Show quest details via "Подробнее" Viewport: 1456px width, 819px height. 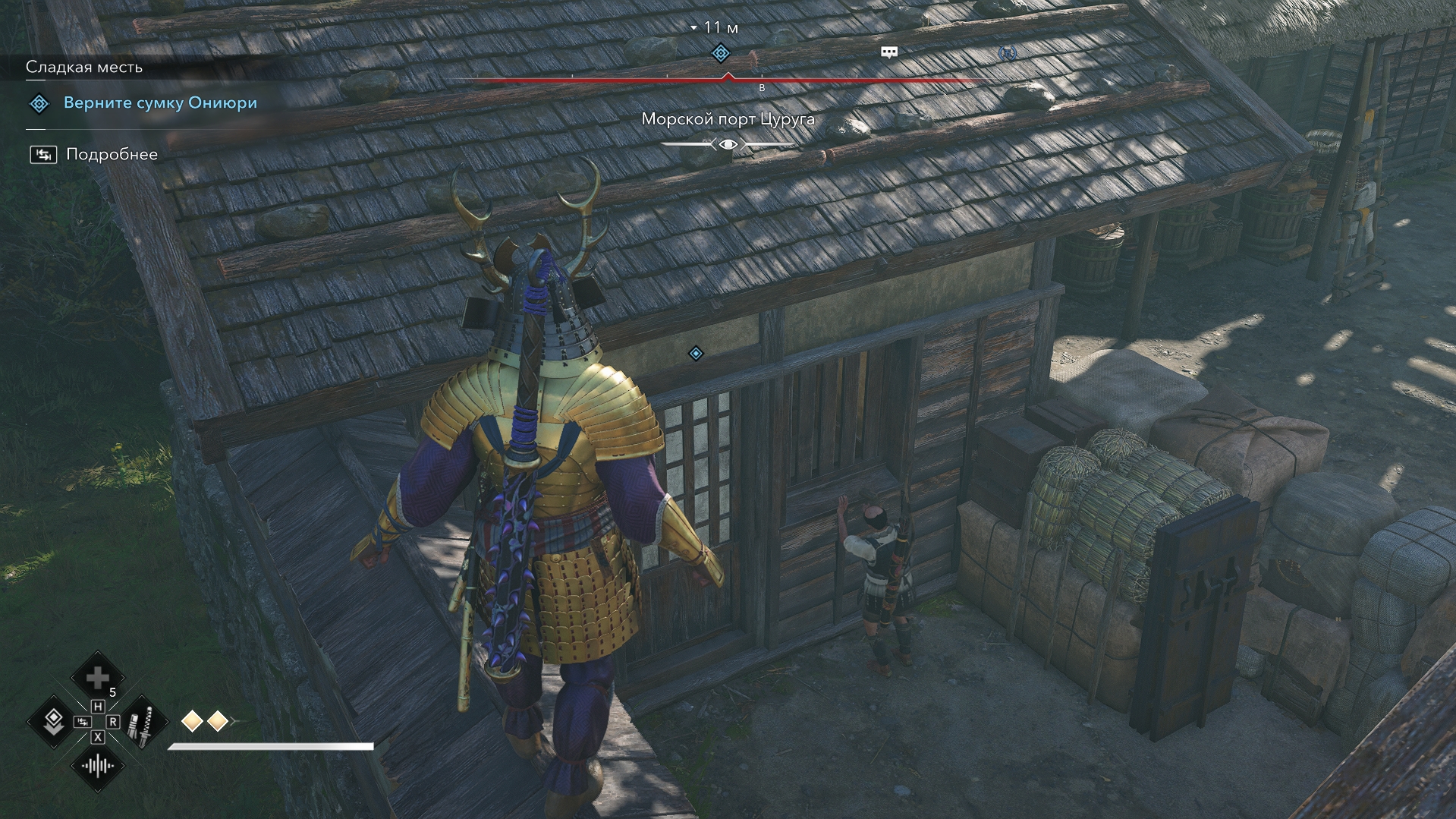pyautogui.click(x=112, y=155)
